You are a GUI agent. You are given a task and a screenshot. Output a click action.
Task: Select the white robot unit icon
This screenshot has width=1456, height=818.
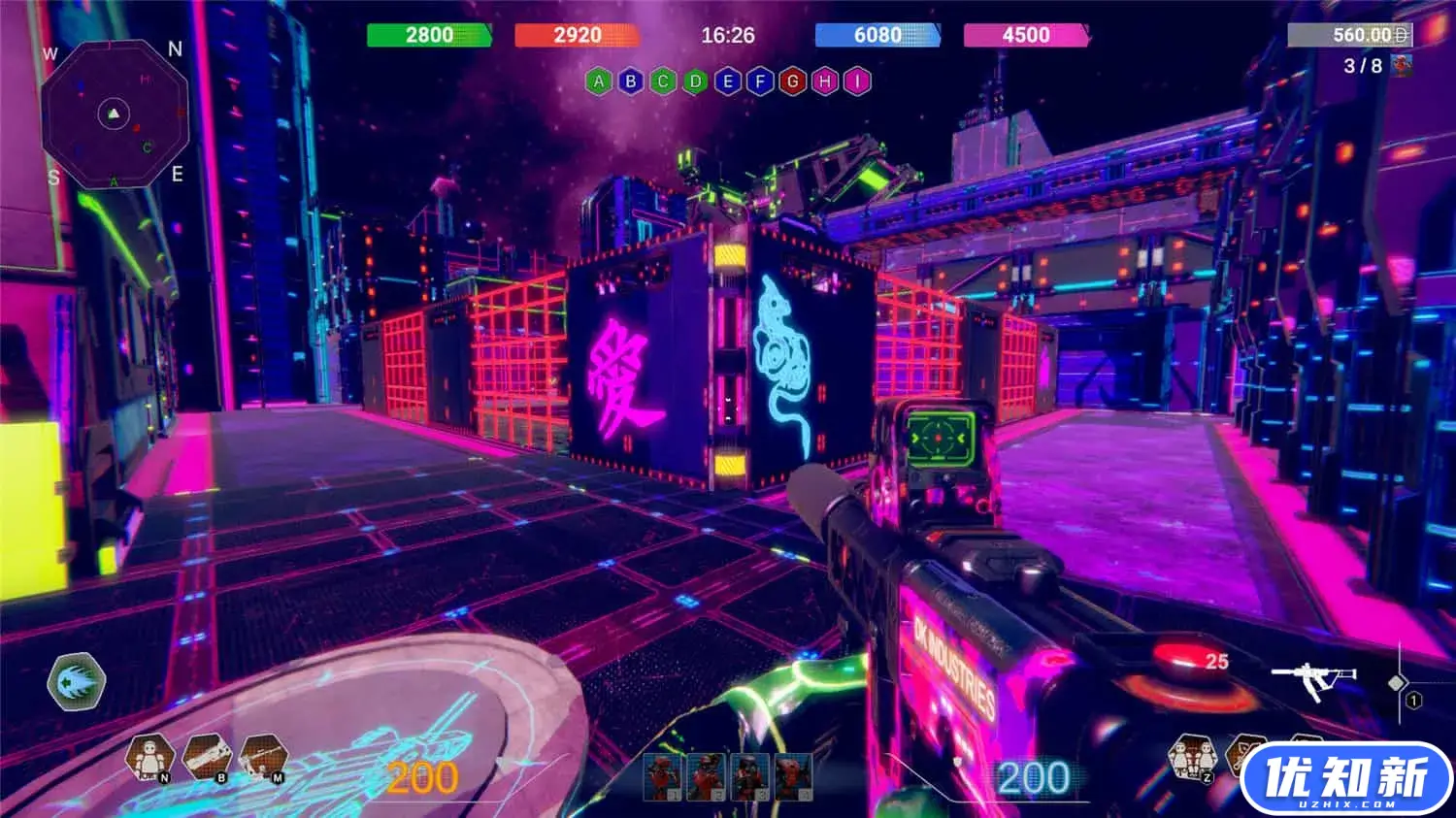pyautogui.click(x=149, y=757)
